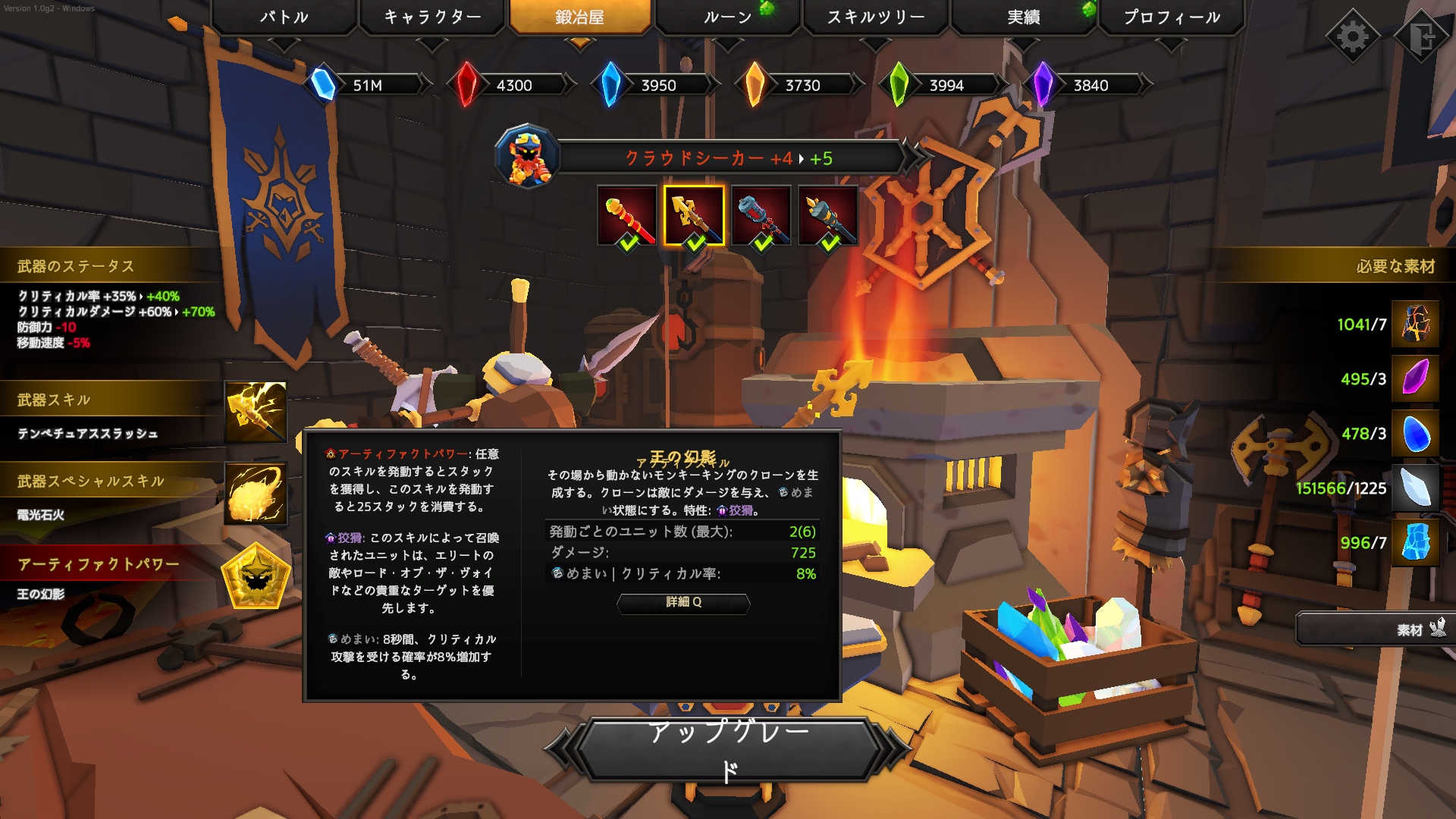Click the クラウドシーカー character portrait
The width and height of the screenshot is (1456, 819).
(x=529, y=158)
